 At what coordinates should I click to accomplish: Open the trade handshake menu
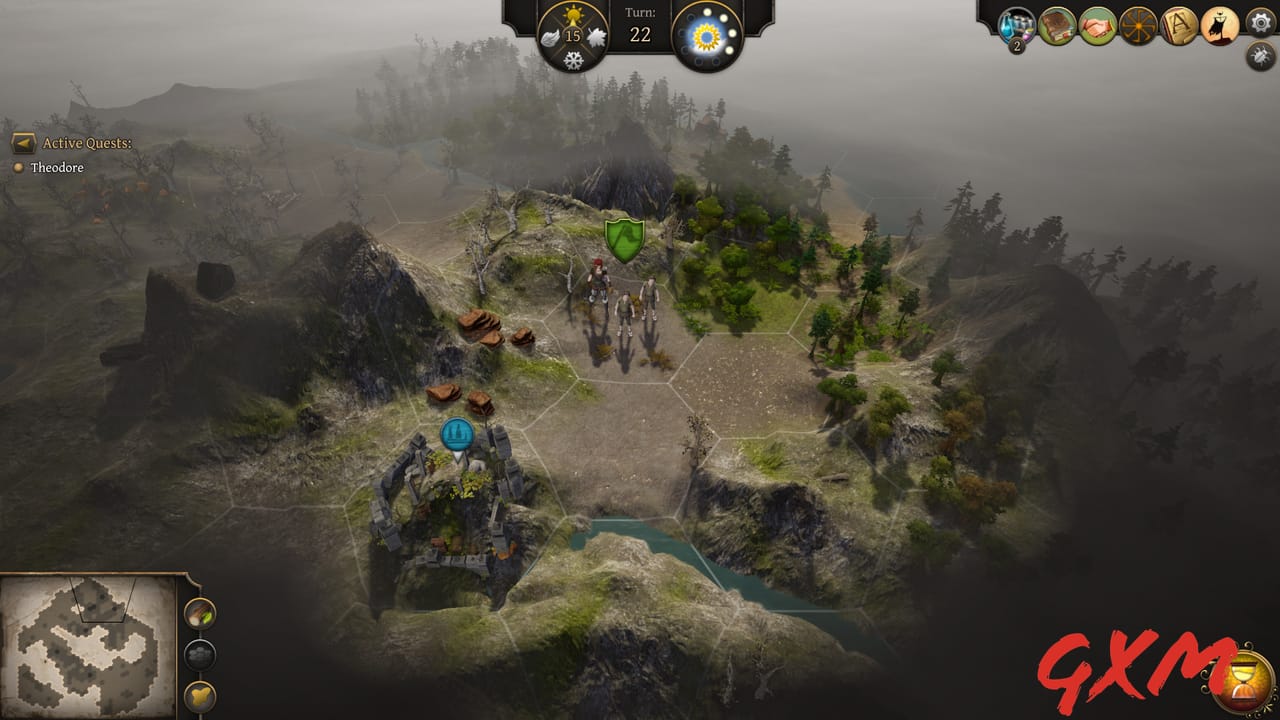[1097, 25]
